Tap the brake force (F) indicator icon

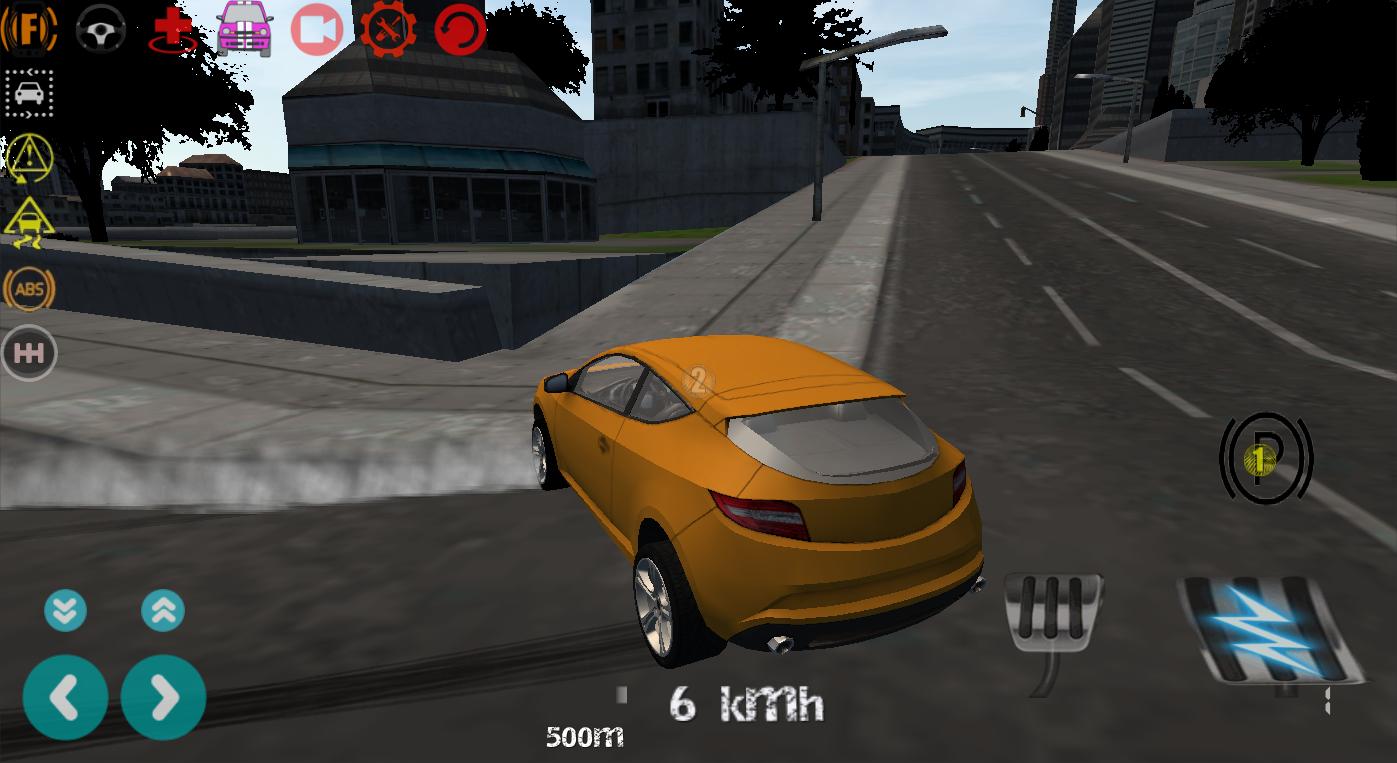point(29,27)
